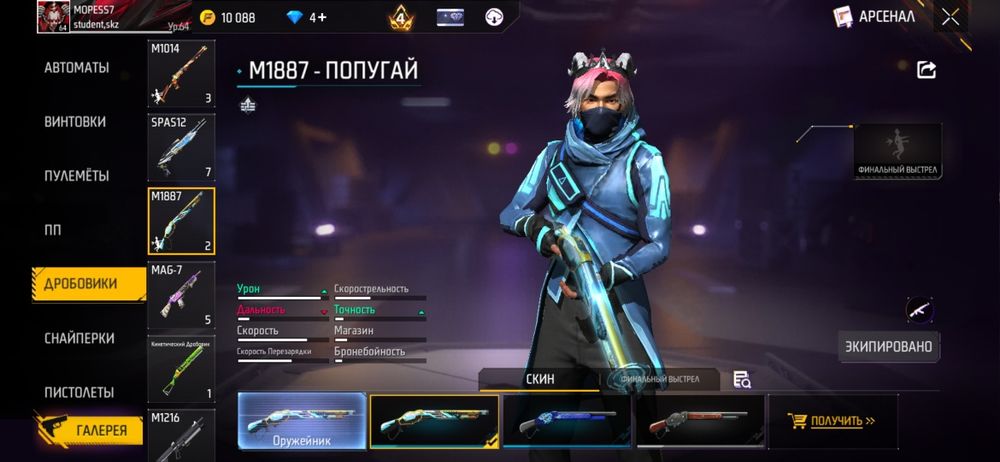Click the Получить button

[x=831, y=421]
